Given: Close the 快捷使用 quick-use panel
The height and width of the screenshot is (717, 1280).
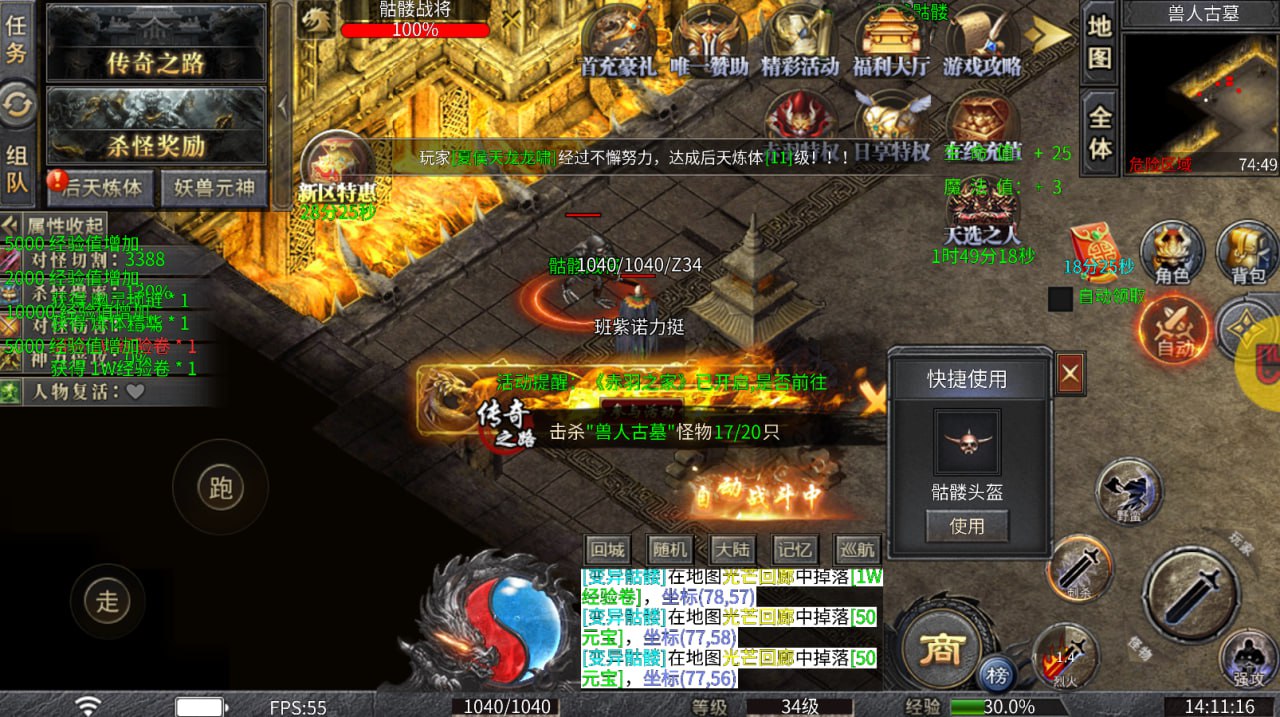Looking at the screenshot, I should point(1070,374).
